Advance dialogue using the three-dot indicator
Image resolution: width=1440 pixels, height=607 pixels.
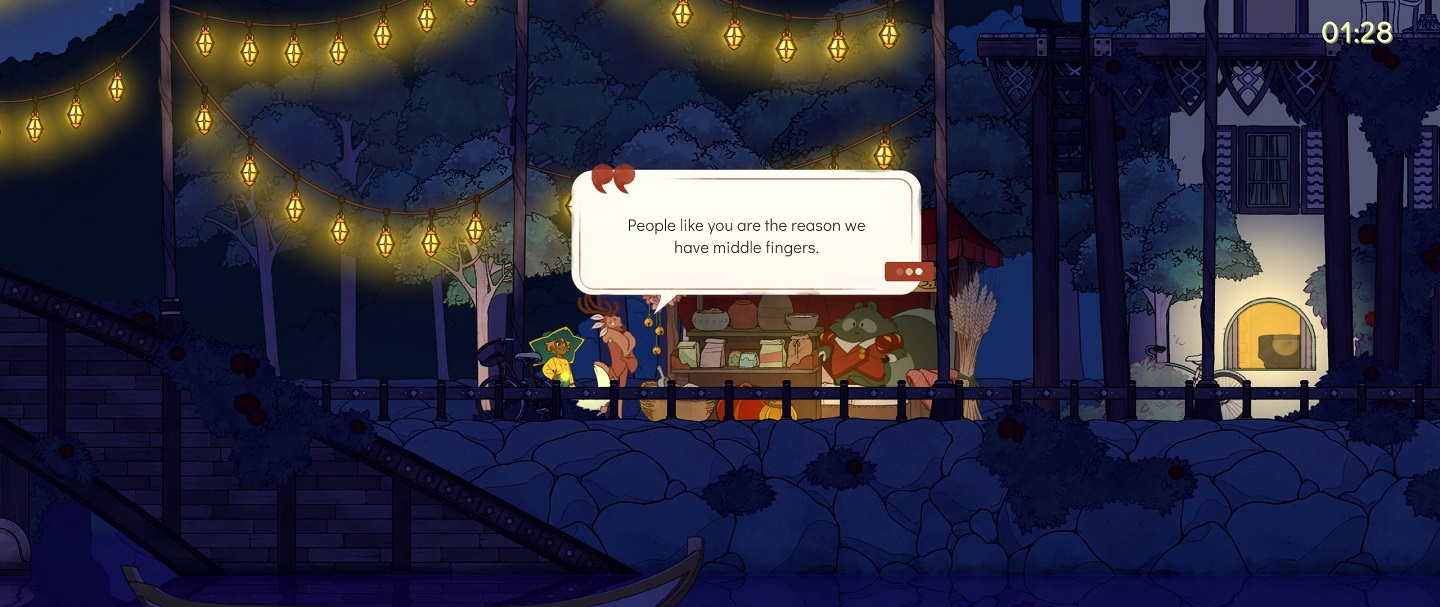click(909, 271)
